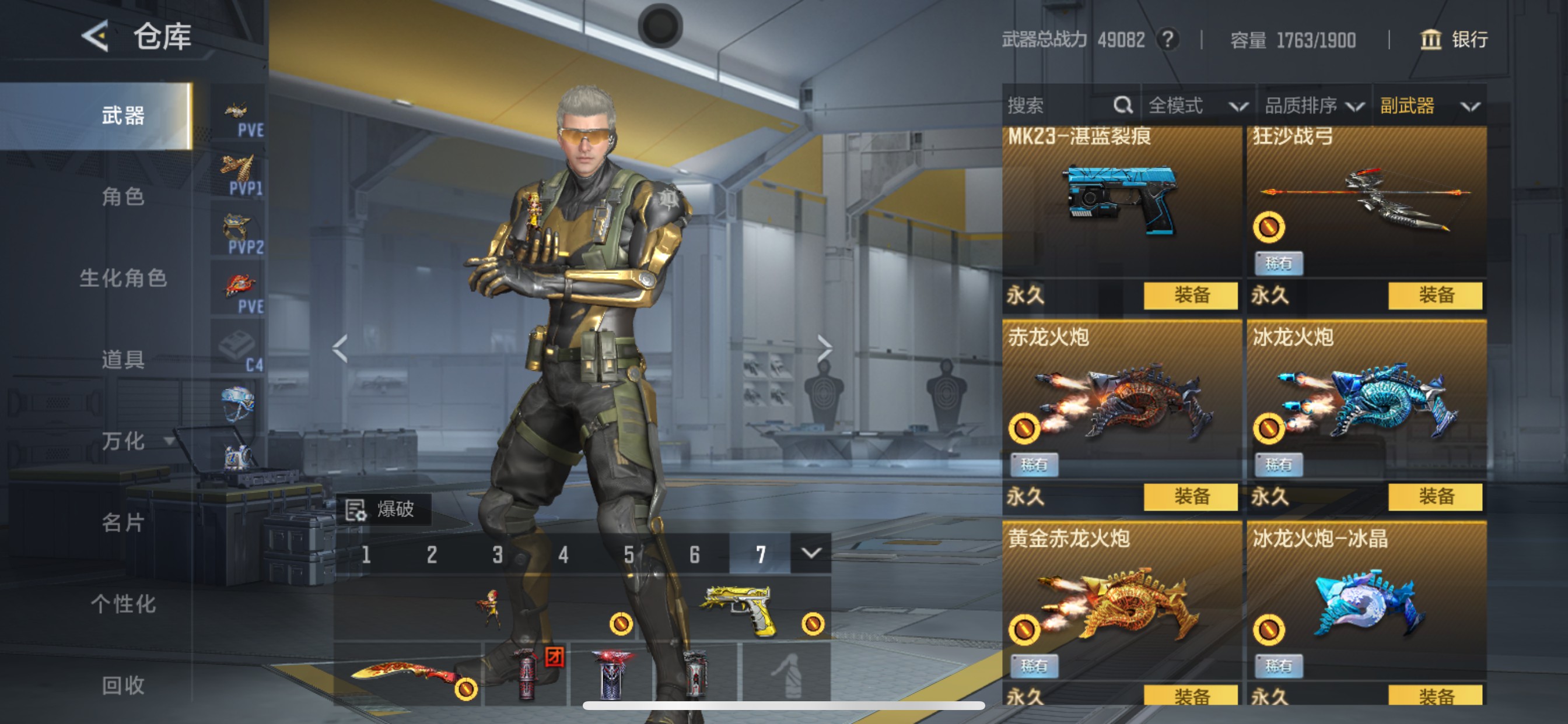Go back using the warehouse back arrow
1568x724 pixels.
coord(96,36)
